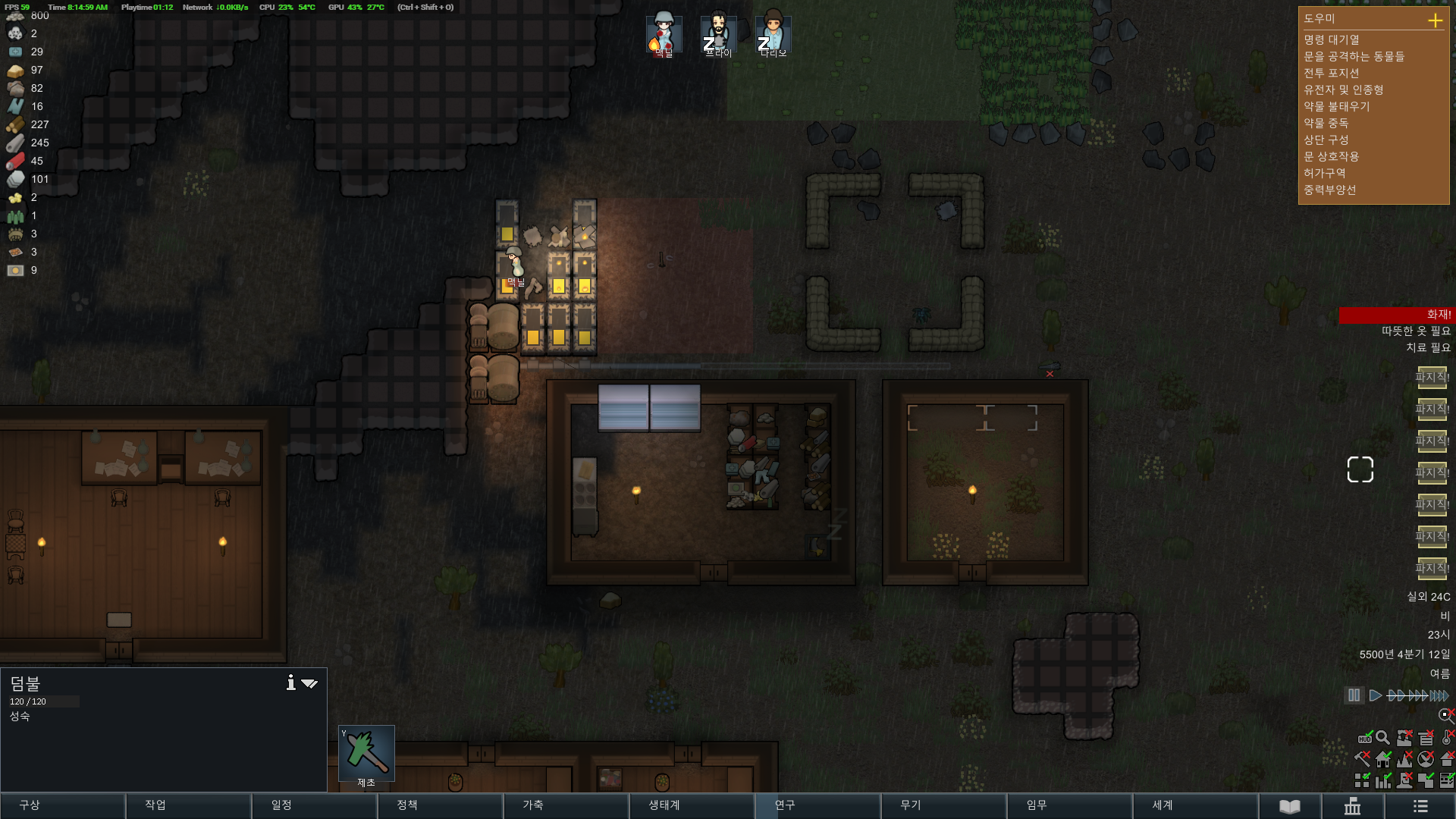Image resolution: width=1456 pixels, height=819 pixels.
Task: Open the factions building icon tab
Action: click(x=1353, y=806)
